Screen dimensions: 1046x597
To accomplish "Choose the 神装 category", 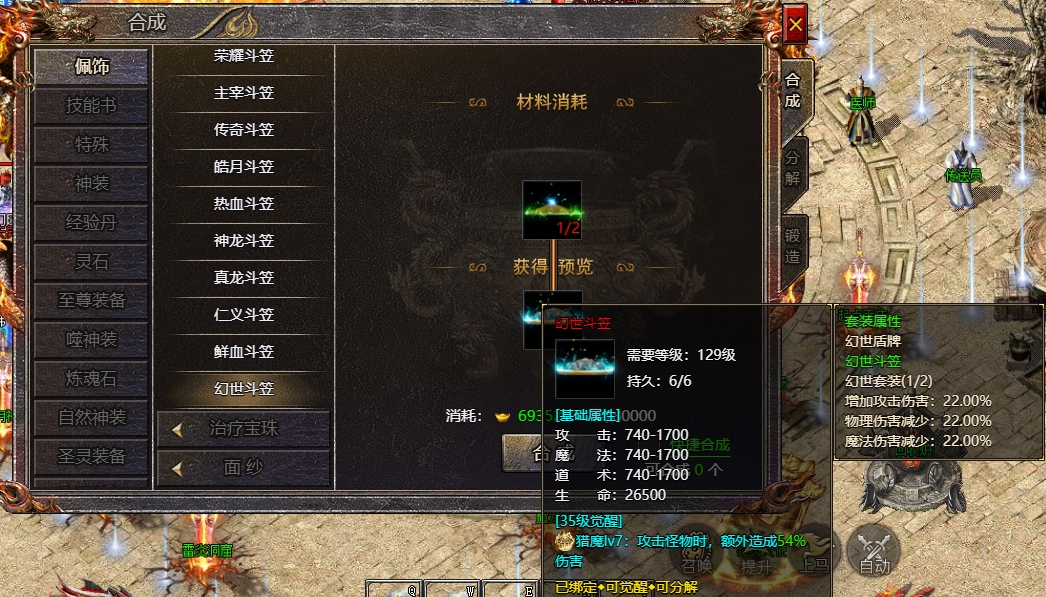I will pyautogui.click(x=92, y=184).
